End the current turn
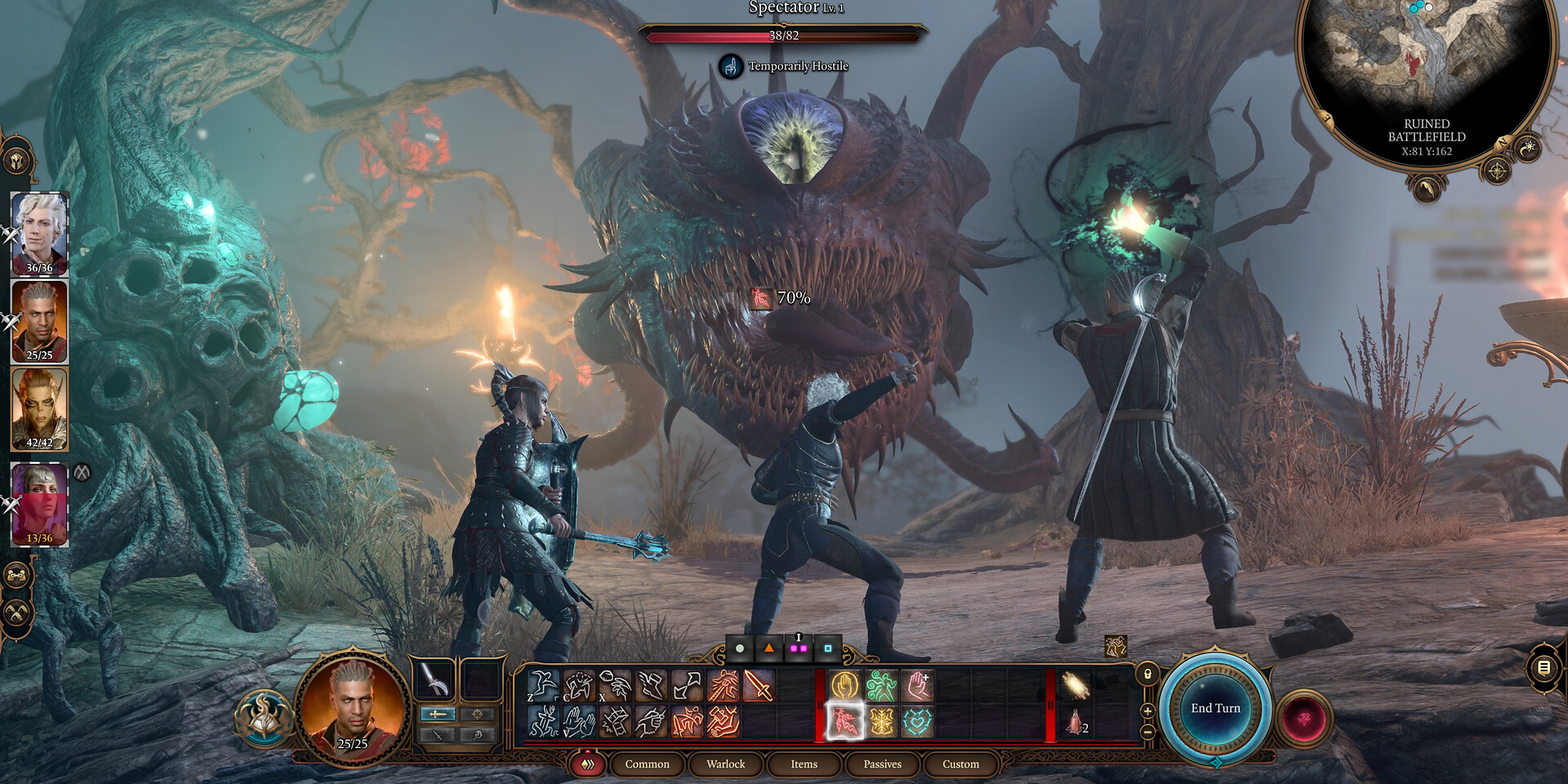This screenshot has width=1568, height=784. (1215, 708)
